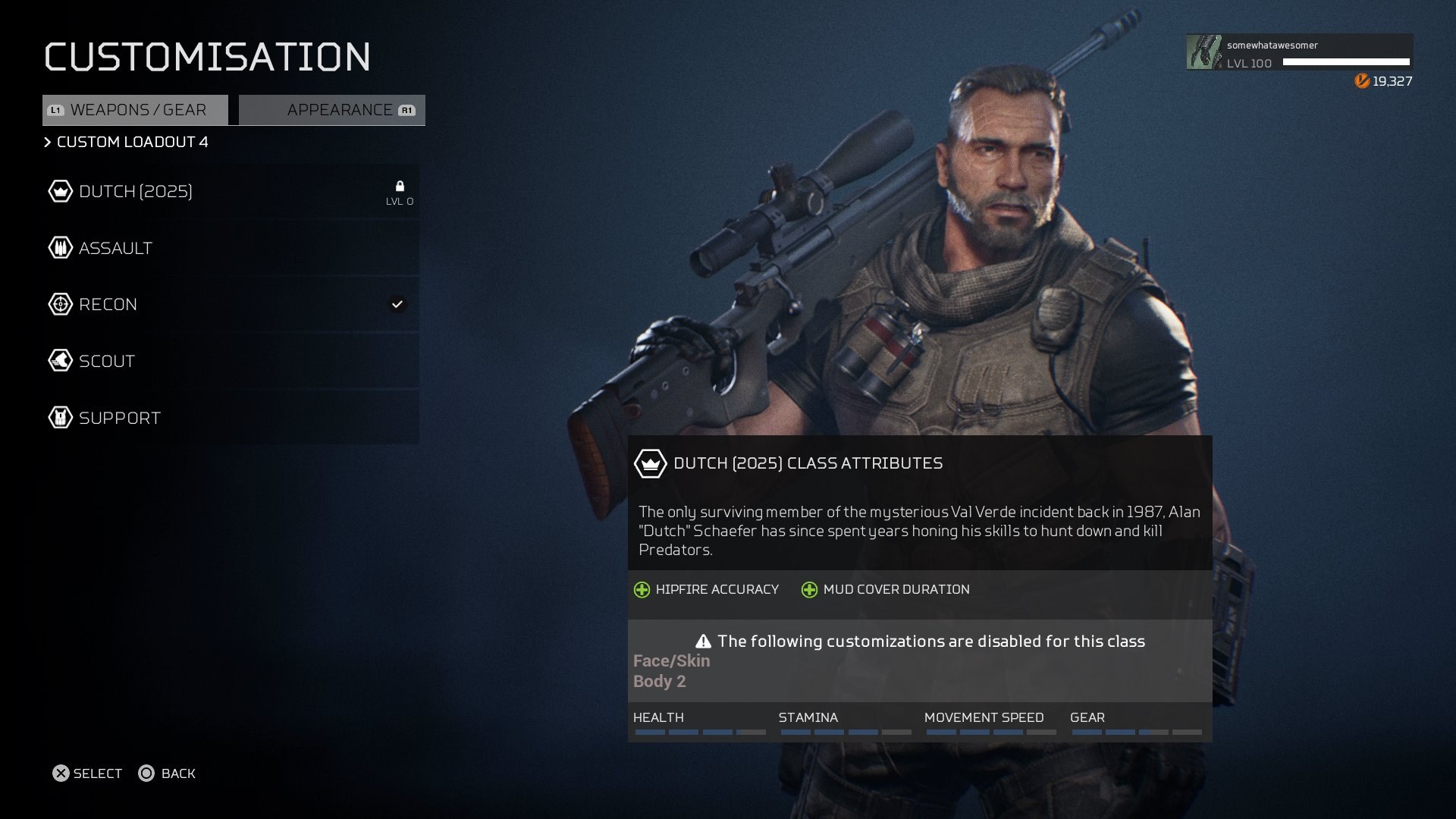This screenshot has width=1456, height=819.
Task: Select the Scout class
Action: pos(231,361)
